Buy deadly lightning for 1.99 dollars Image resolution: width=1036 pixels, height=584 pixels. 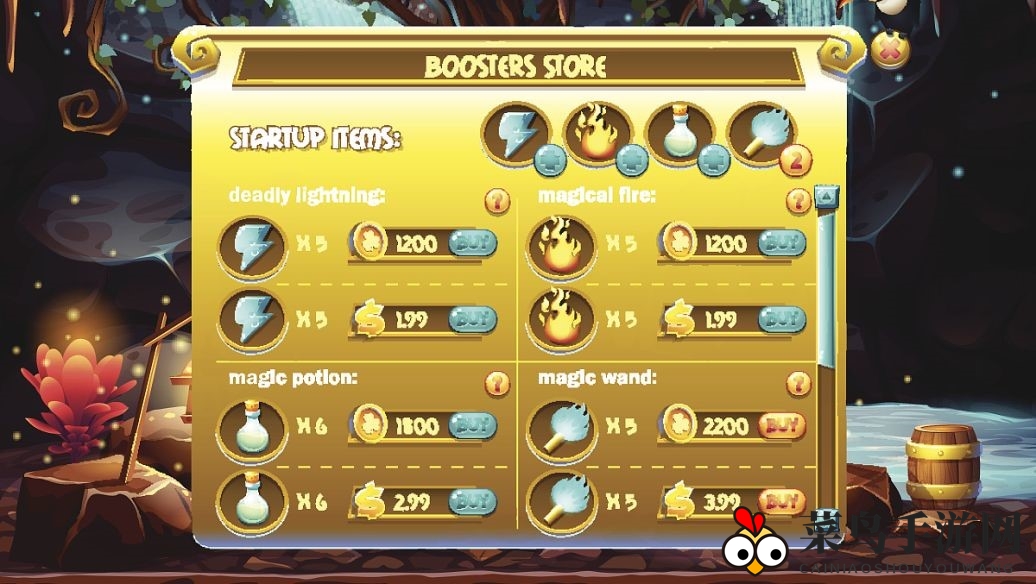click(472, 319)
